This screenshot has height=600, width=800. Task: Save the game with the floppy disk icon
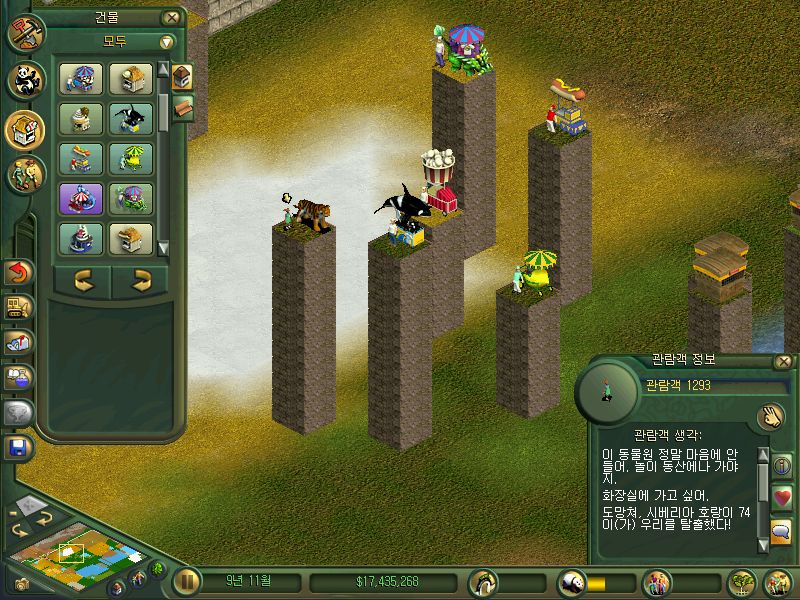18,446
